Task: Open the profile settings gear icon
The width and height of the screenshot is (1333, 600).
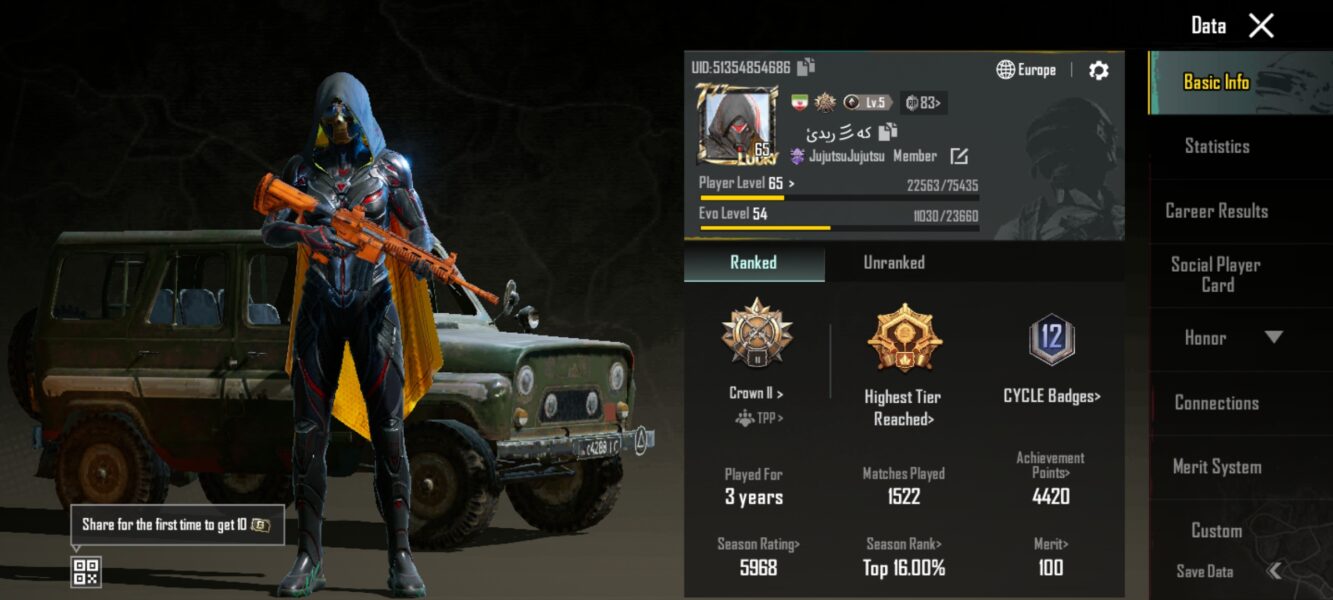Action: tap(1098, 70)
